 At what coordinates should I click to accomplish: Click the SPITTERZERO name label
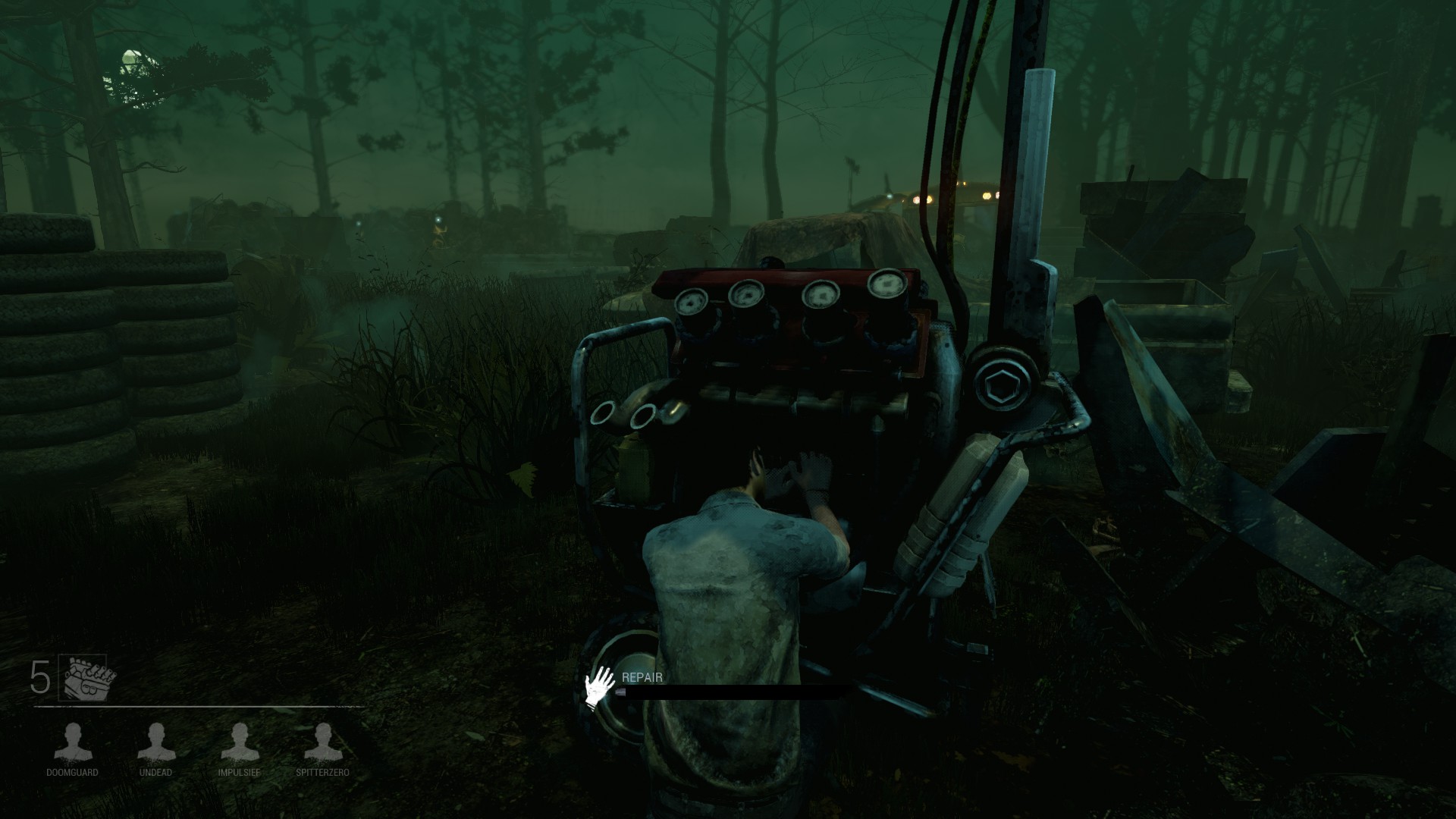322,773
